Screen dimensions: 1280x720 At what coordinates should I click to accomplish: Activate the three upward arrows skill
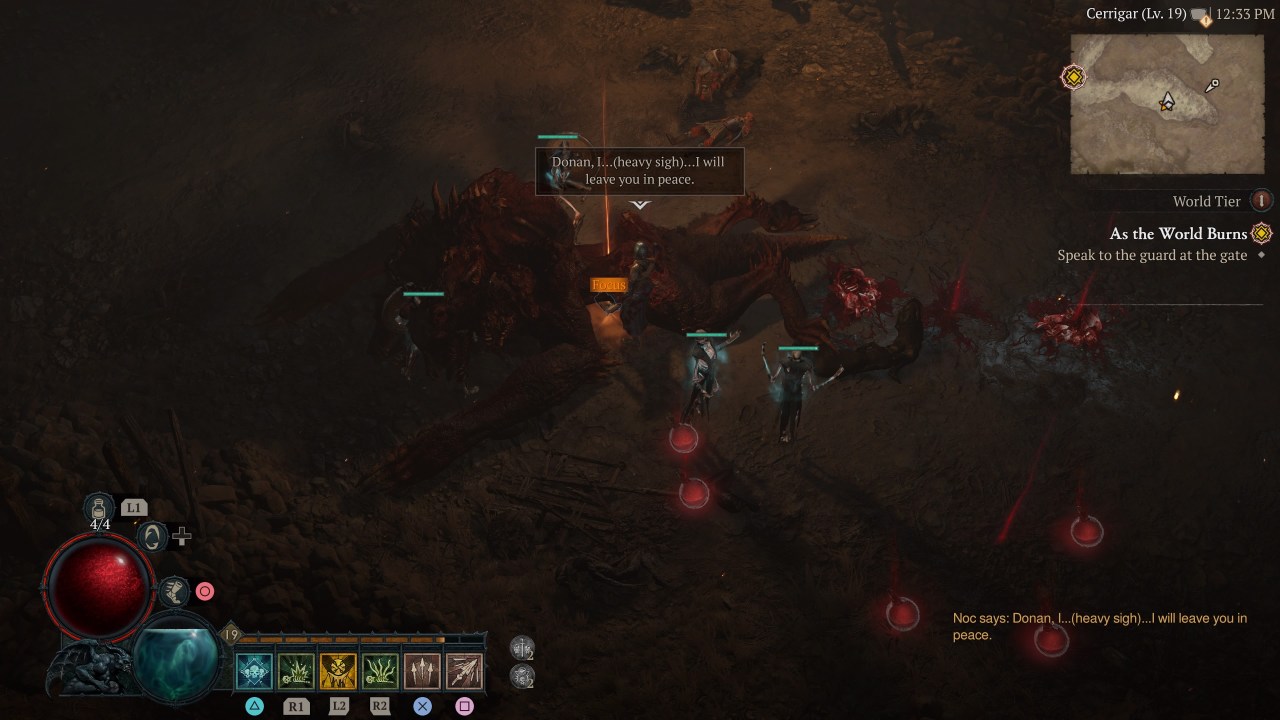pos(422,671)
